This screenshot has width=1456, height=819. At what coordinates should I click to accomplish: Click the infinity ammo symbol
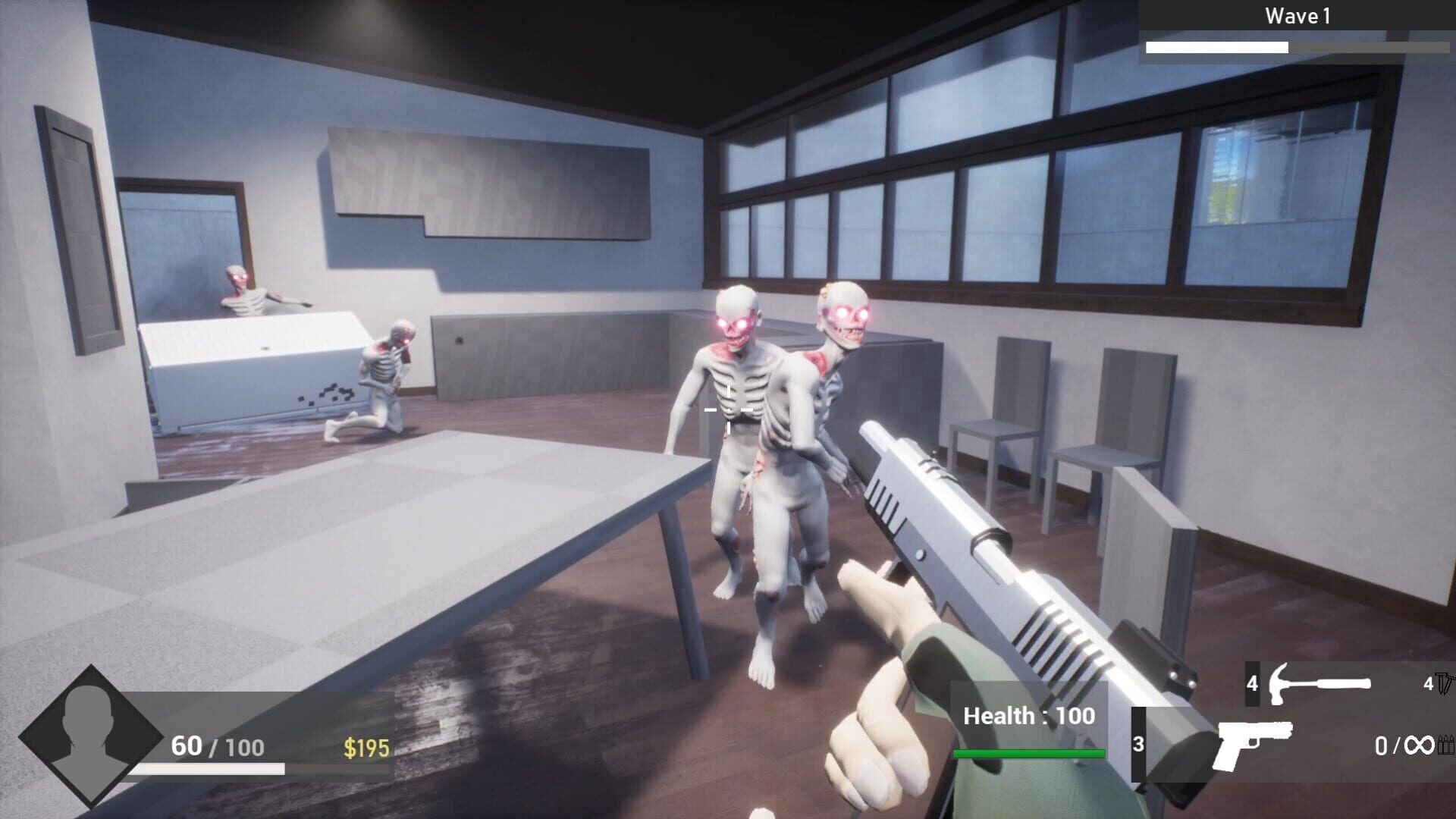pos(1420,745)
